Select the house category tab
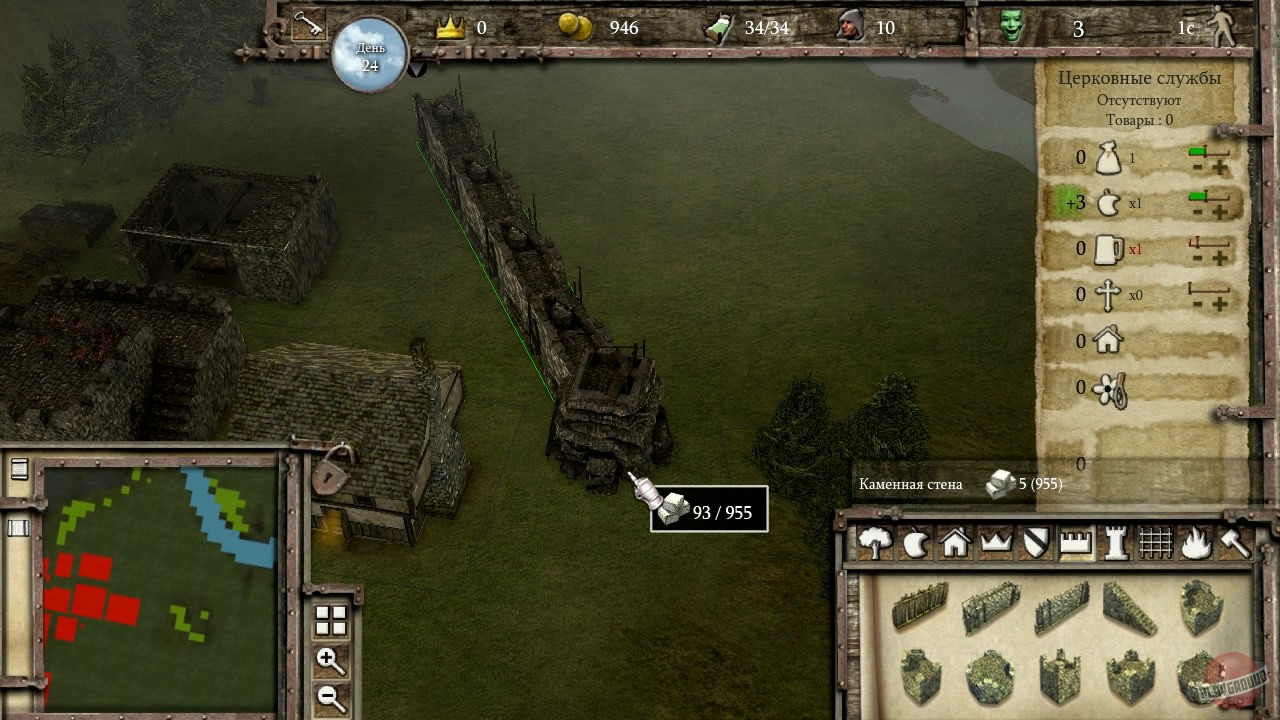This screenshot has width=1280, height=720. coord(955,543)
